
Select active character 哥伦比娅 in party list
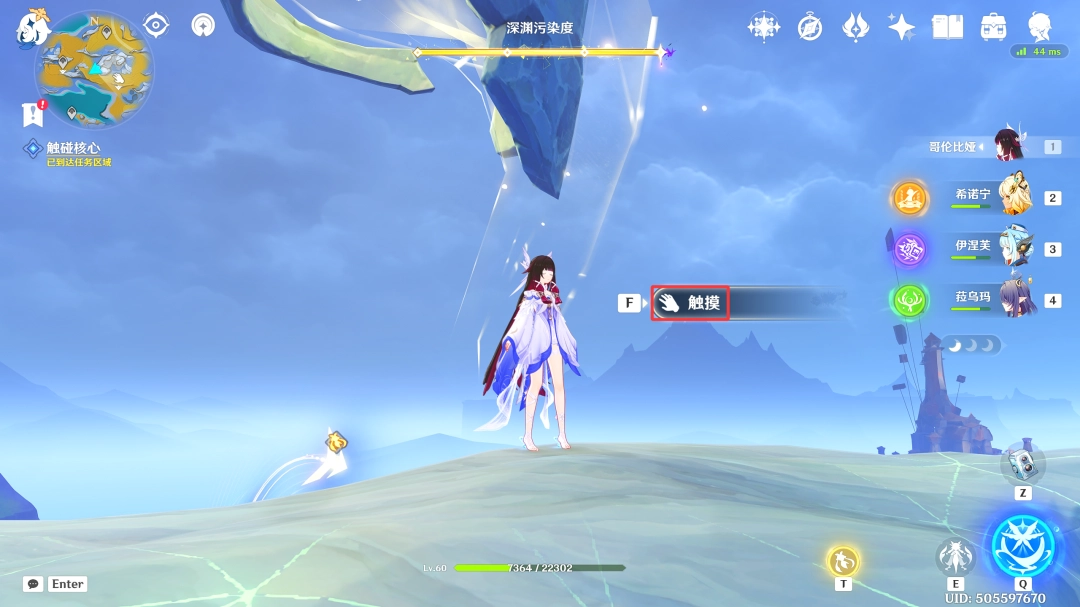click(x=1008, y=147)
